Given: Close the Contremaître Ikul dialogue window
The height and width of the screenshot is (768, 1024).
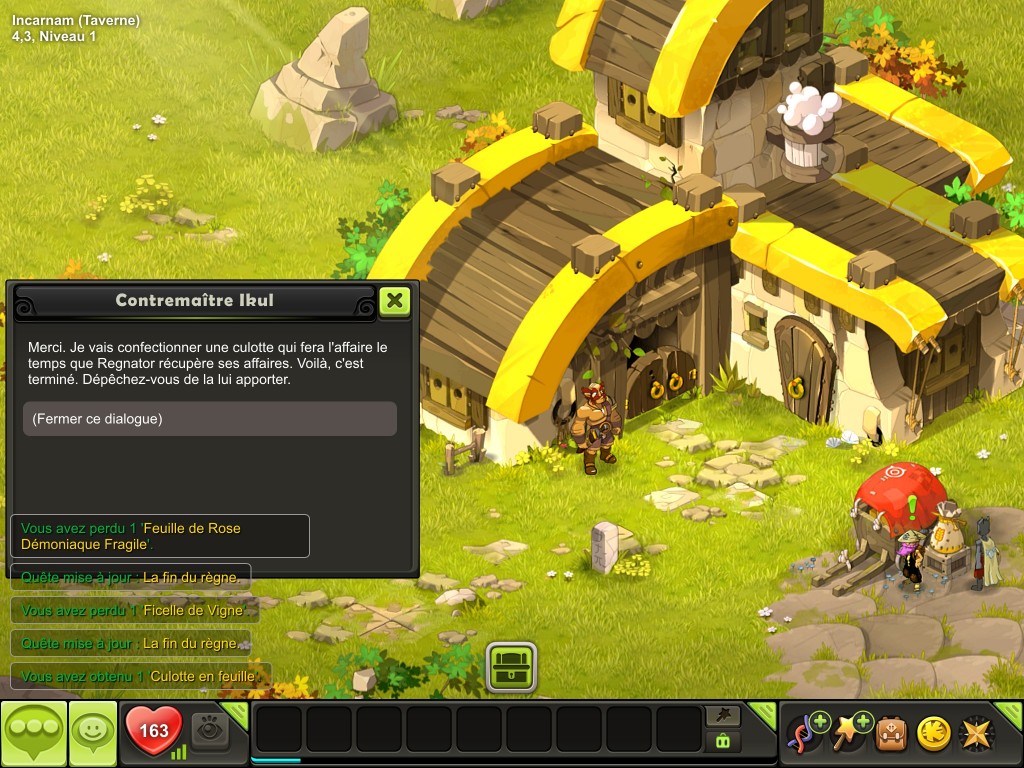Looking at the screenshot, I should pos(395,300).
